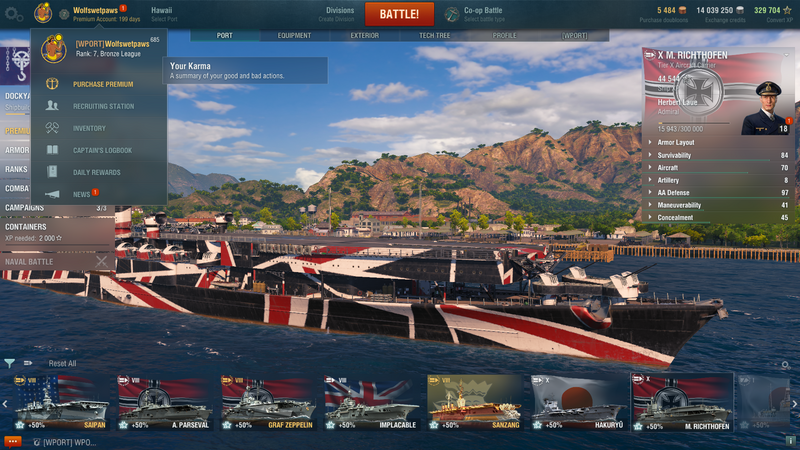Viewport: 800px width, 450px height.
Task: Reset all carousel filters
Action: click(62, 364)
